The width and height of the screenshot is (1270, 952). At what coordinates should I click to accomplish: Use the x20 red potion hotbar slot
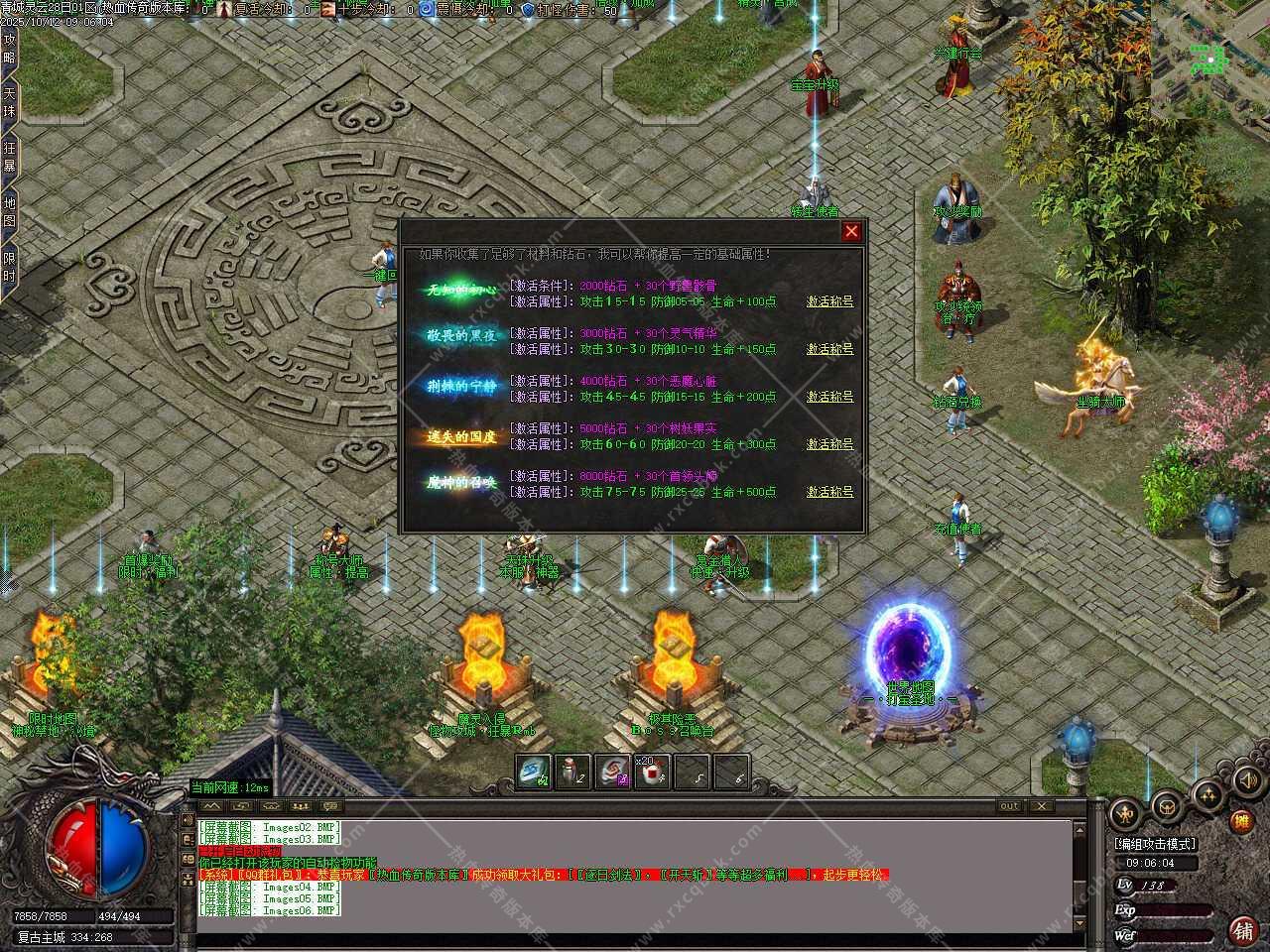click(652, 772)
